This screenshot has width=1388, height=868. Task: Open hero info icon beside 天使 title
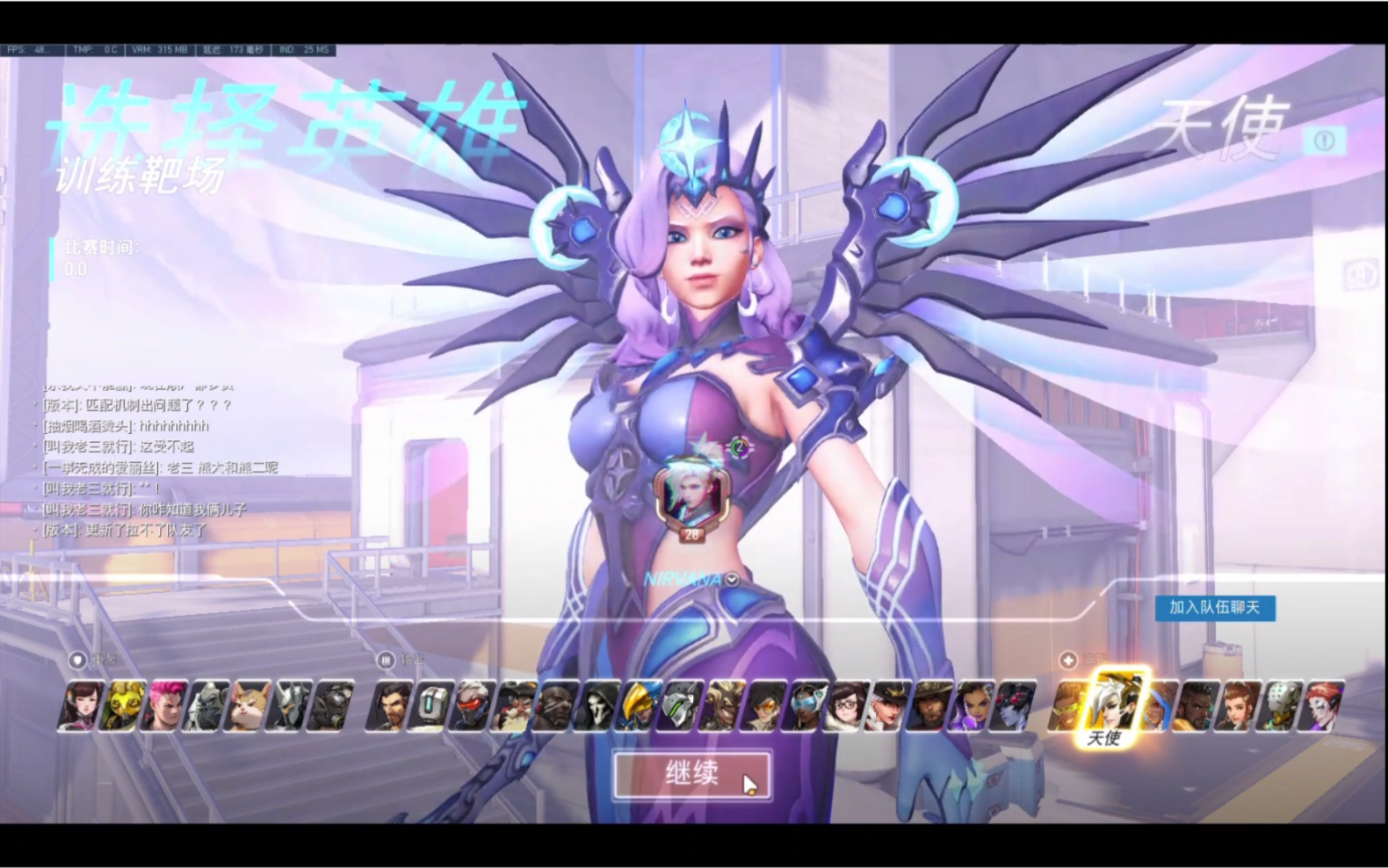(x=1325, y=141)
